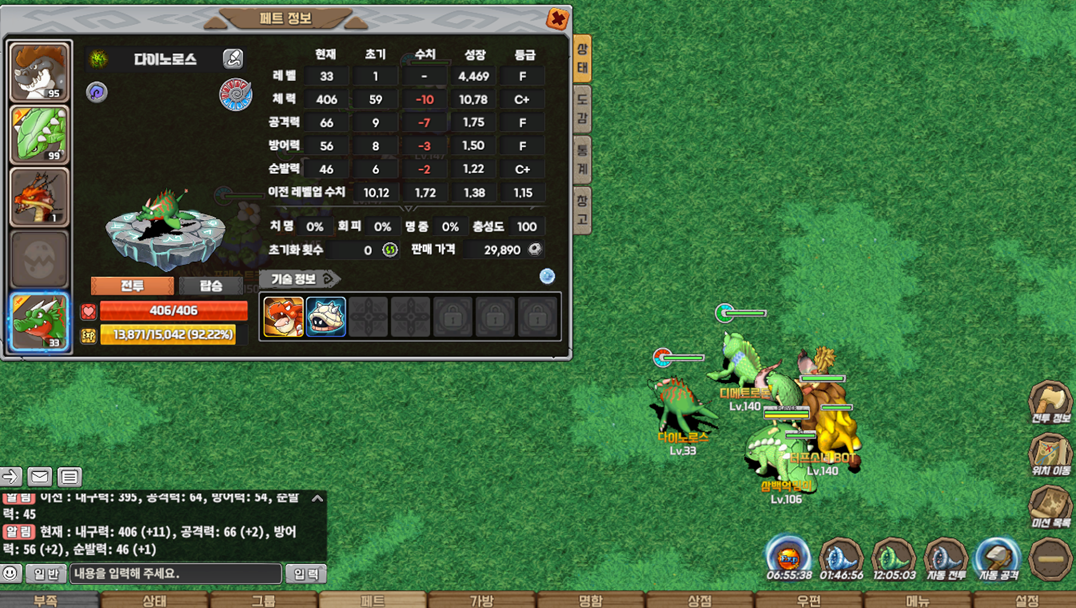Select the level 95 pet portrait

click(40, 72)
